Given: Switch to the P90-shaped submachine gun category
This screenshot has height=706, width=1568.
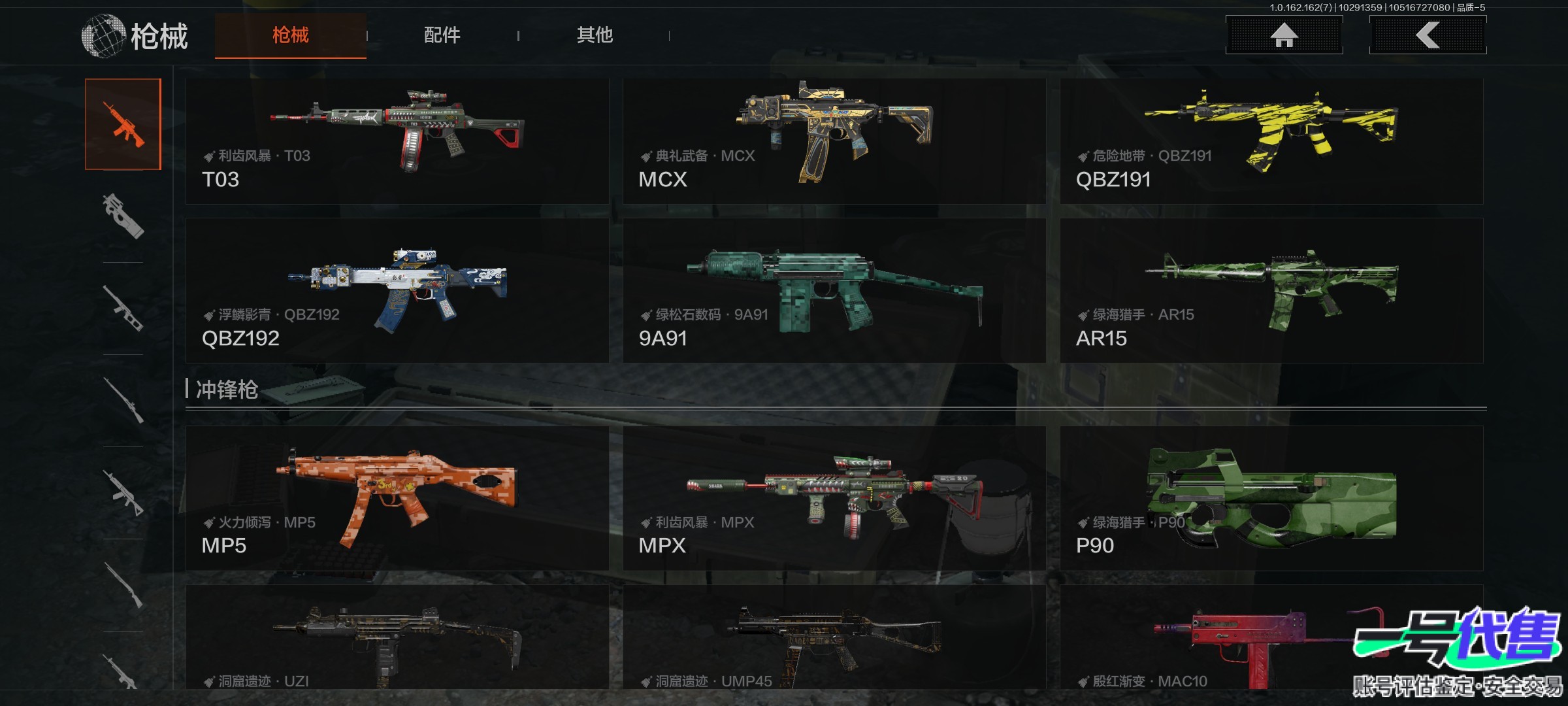Looking at the screenshot, I should pos(123,216).
